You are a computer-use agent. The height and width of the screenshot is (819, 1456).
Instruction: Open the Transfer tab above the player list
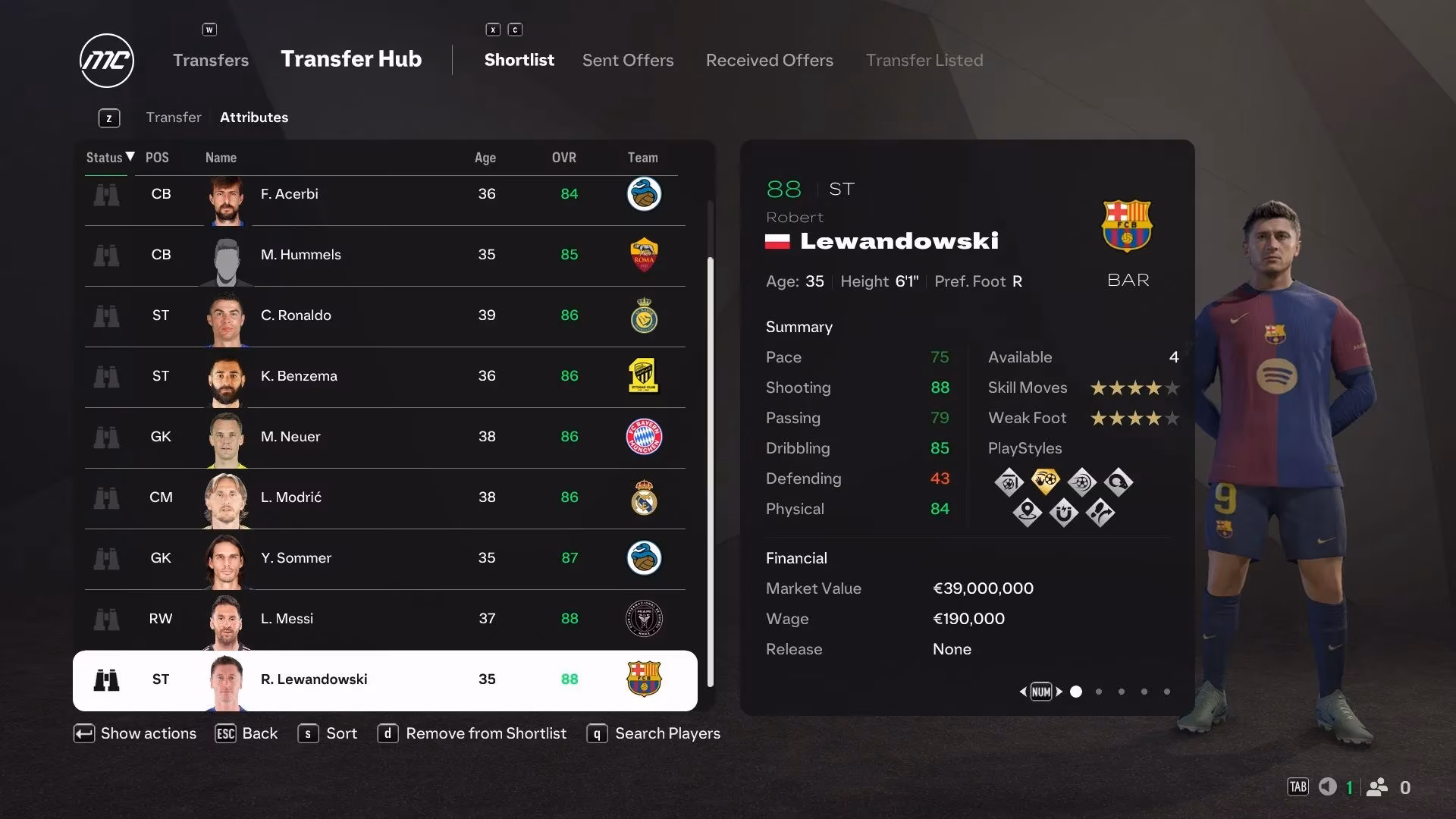pos(174,117)
